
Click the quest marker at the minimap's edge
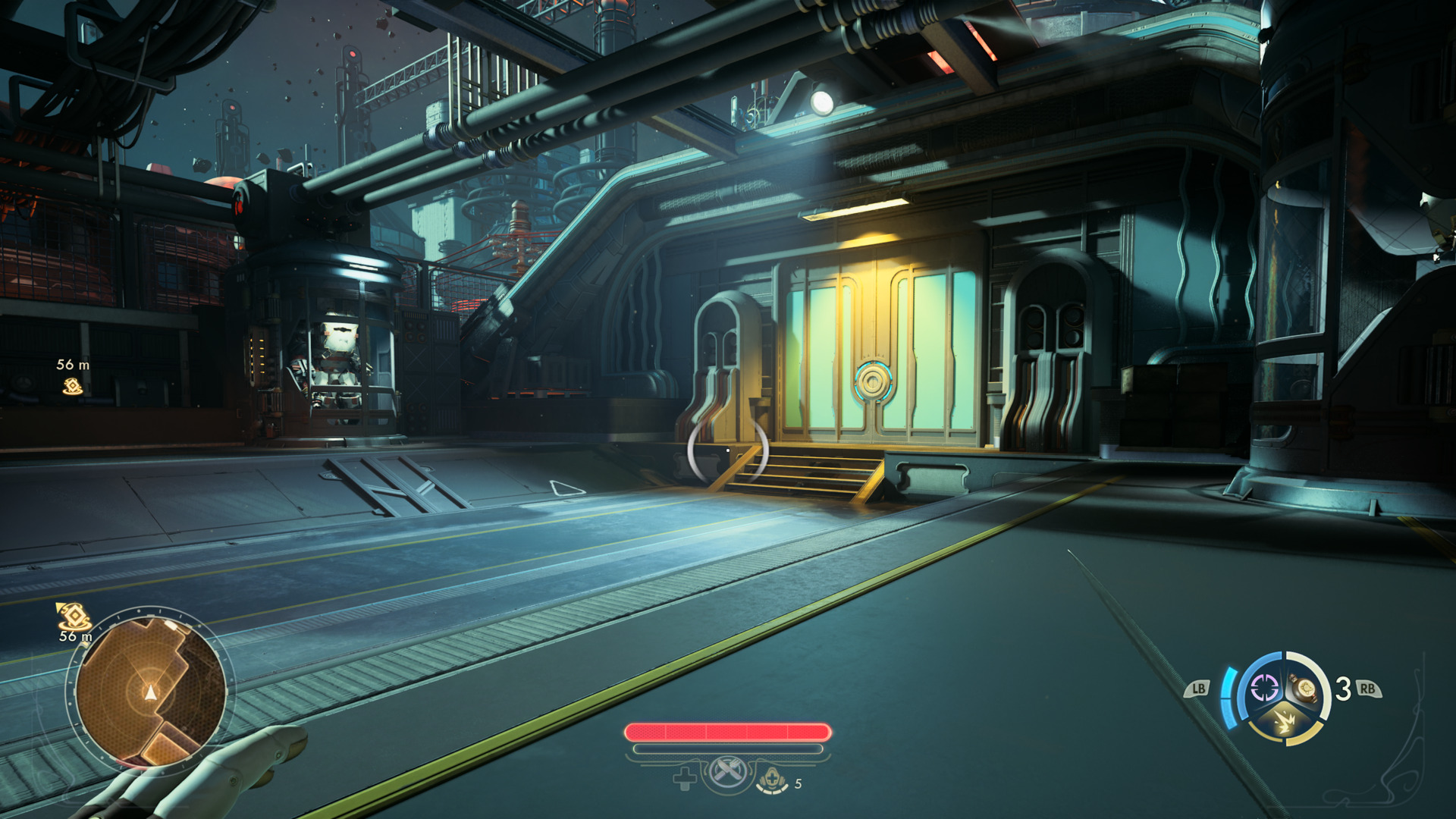pos(73,615)
